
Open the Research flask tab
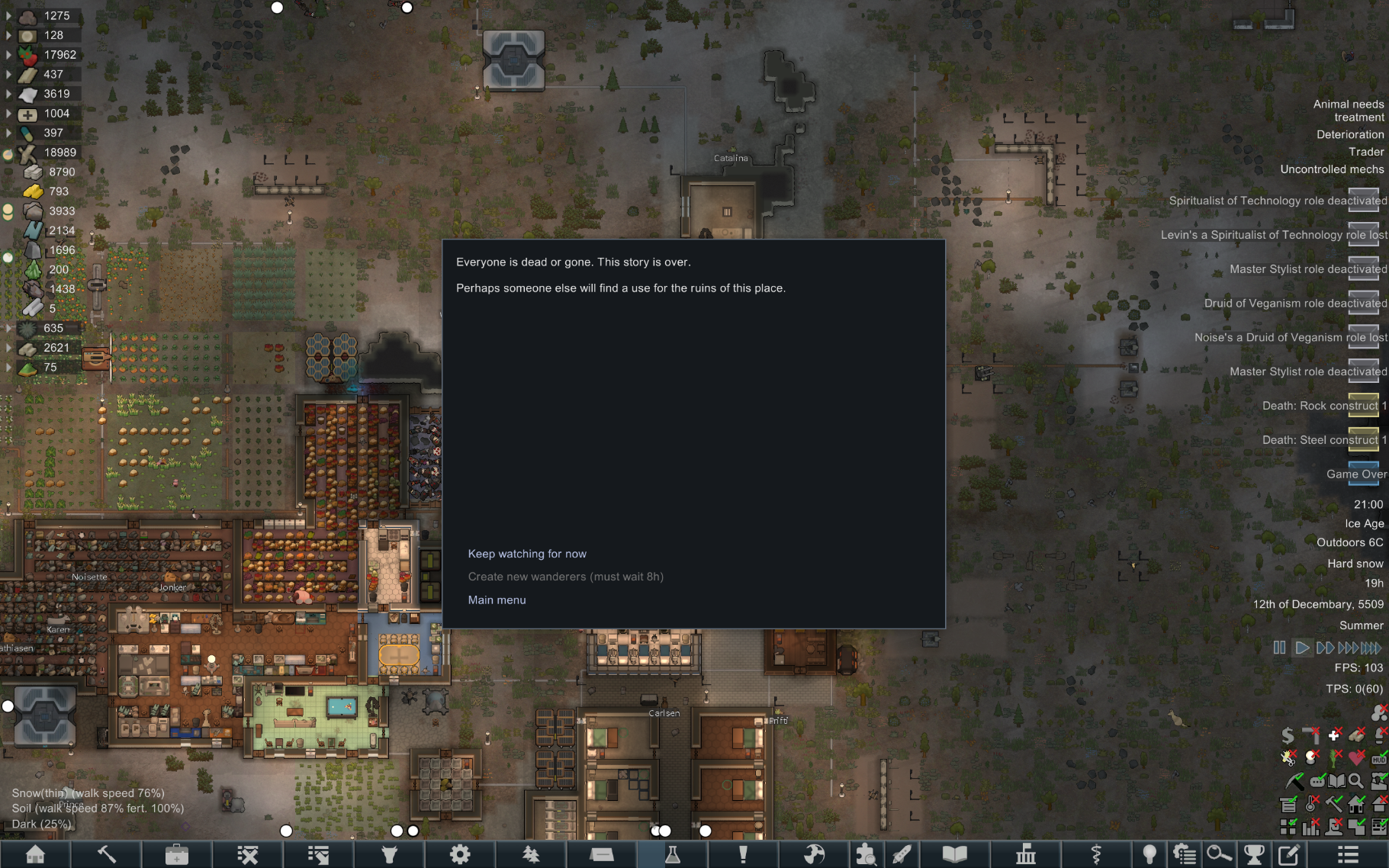point(672,854)
